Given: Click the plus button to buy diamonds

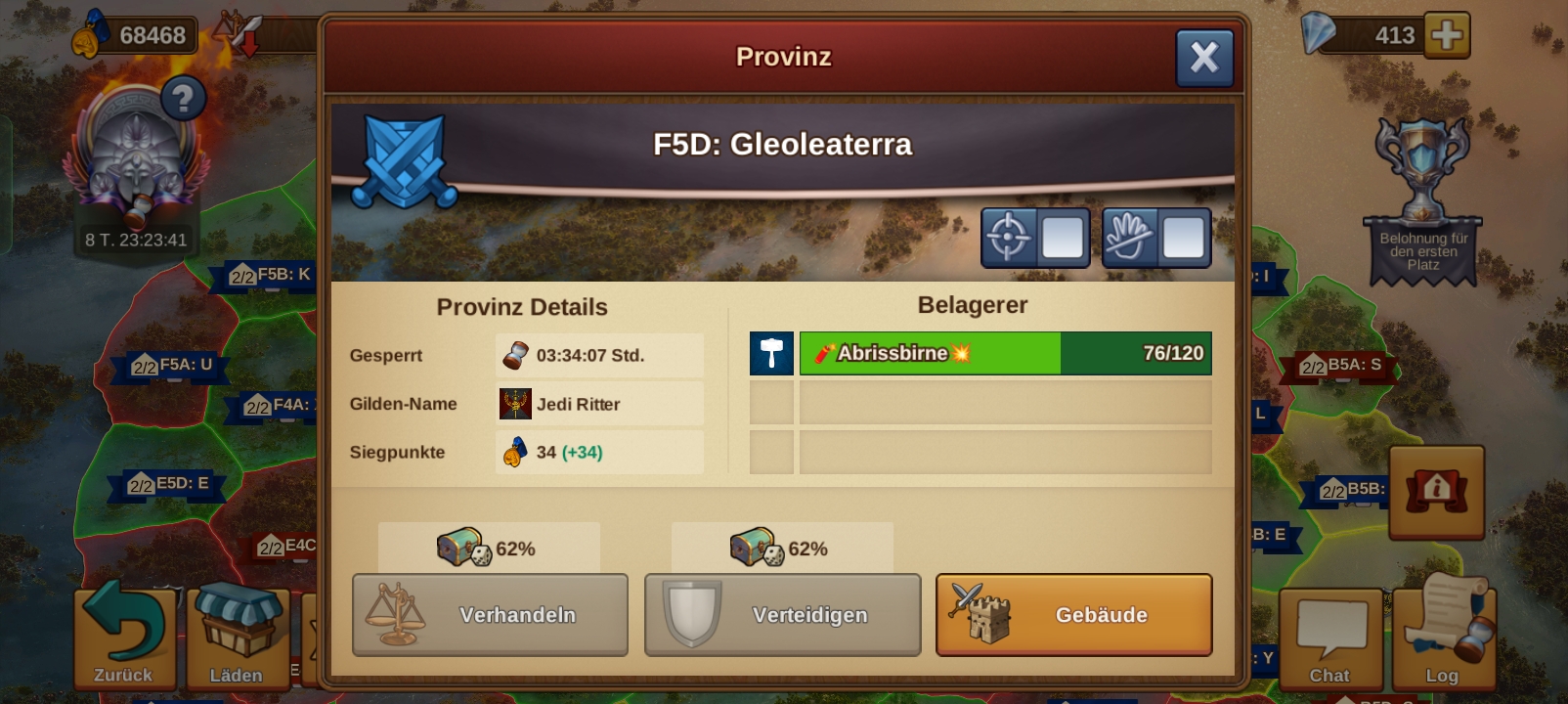Looking at the screenshot, I should 1448,34.
